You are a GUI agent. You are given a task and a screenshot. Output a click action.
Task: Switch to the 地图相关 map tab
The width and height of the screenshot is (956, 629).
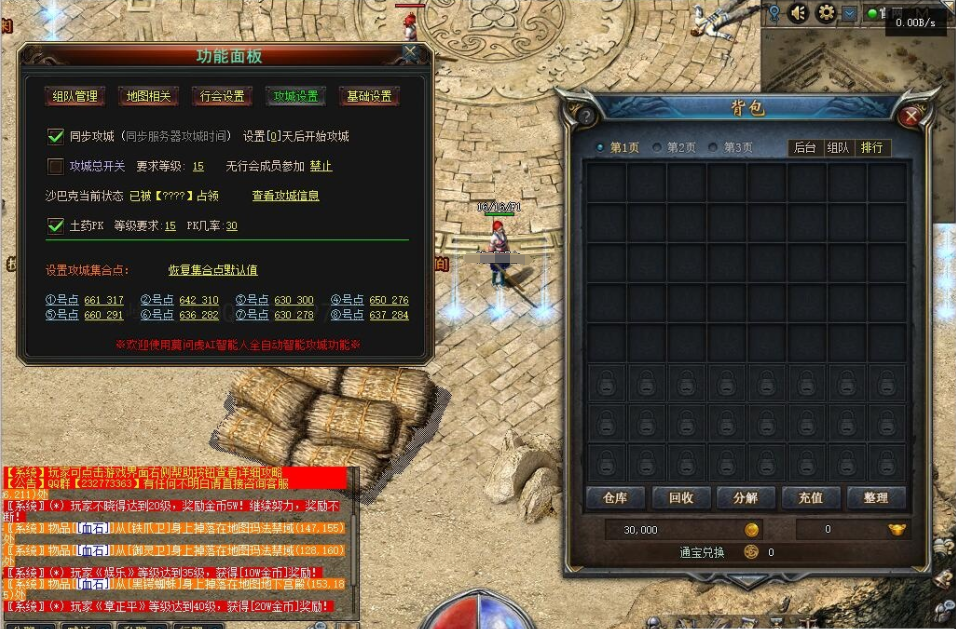point(150,97)
